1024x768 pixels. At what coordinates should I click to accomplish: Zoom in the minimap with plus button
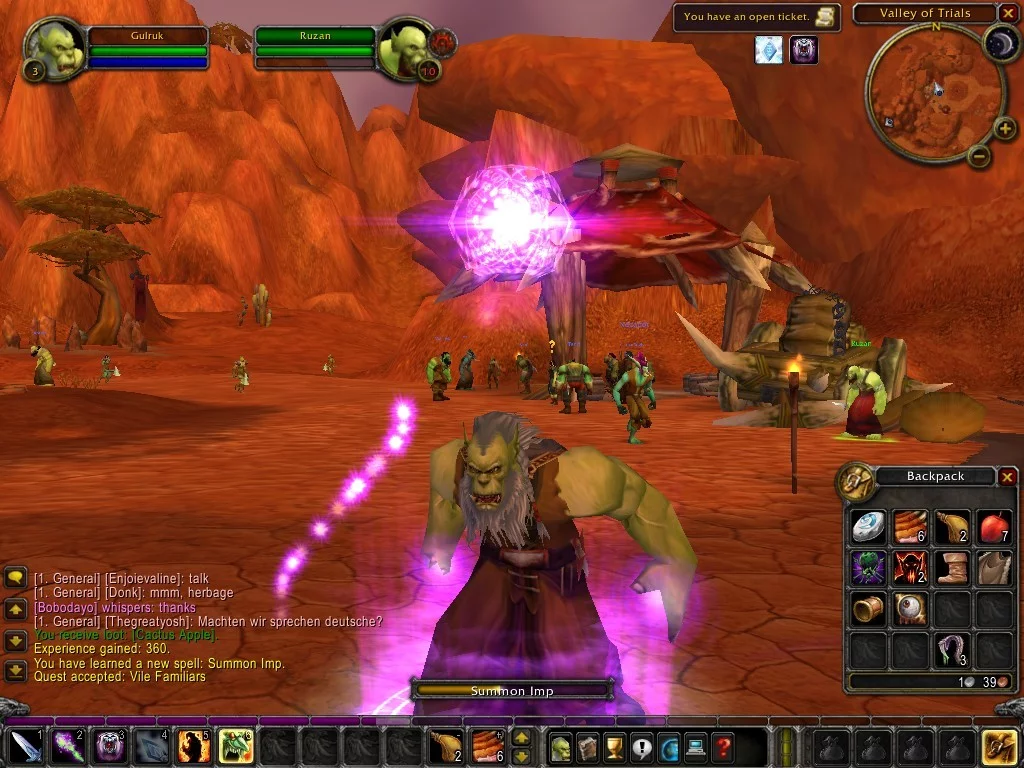click(1005, 127)
